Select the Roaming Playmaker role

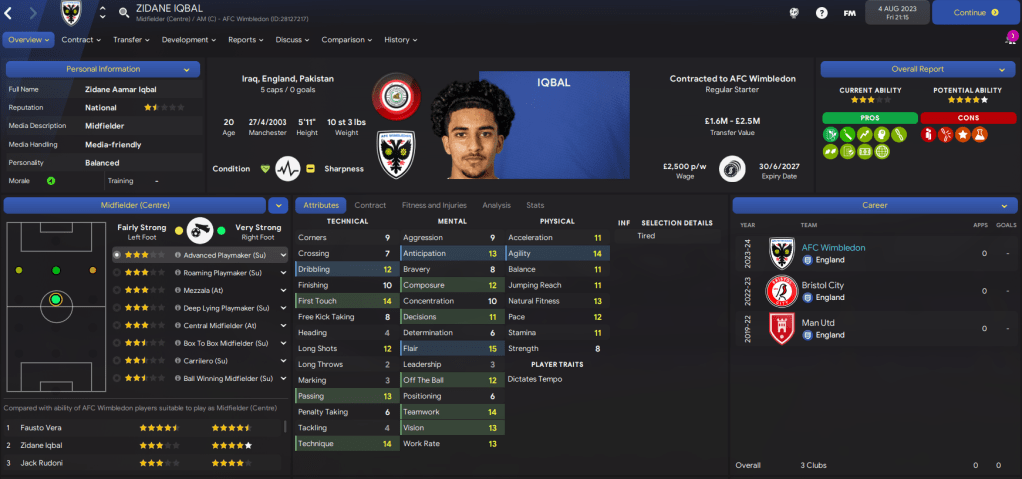pos(223,272)
